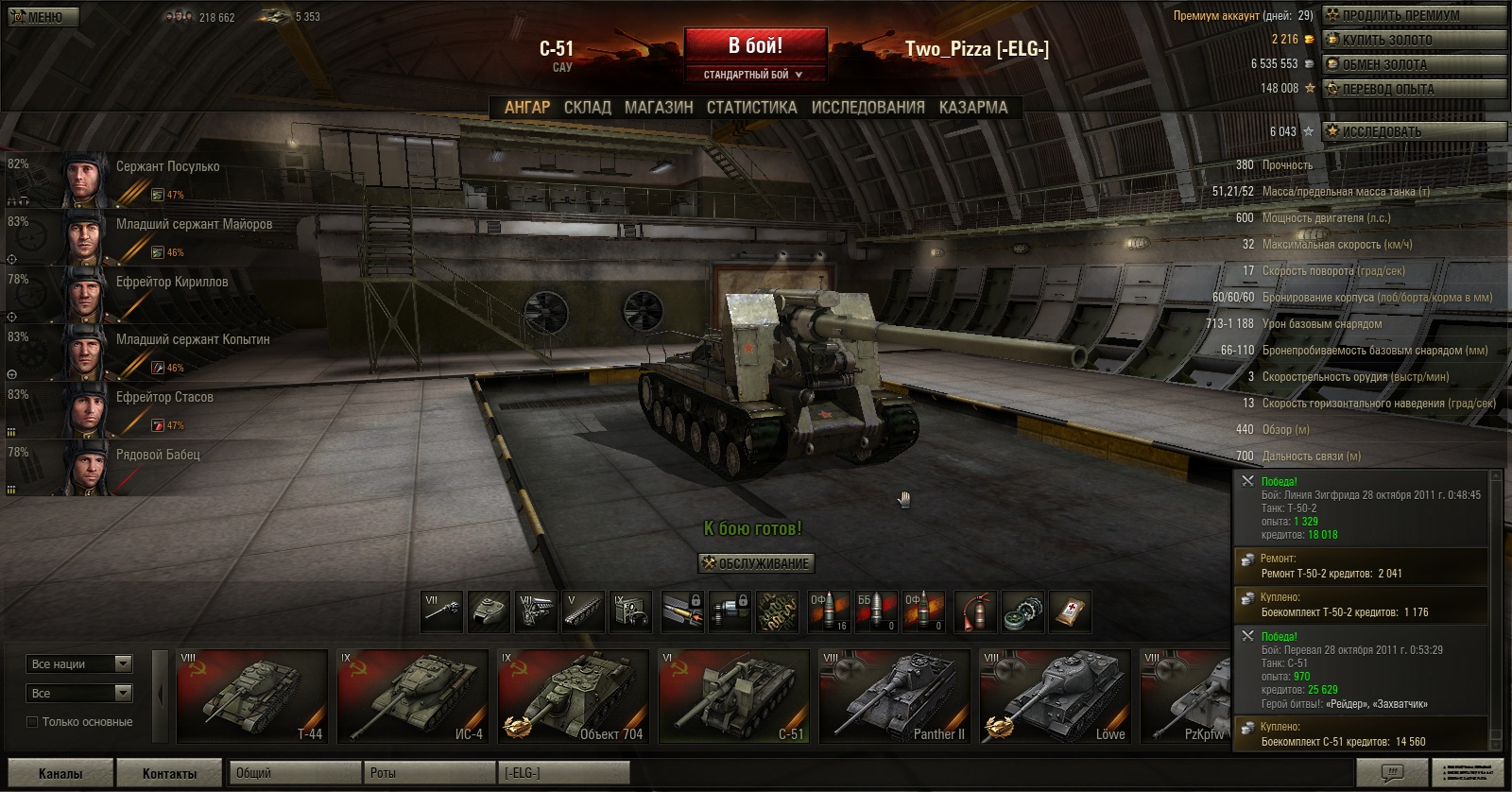Toggle the Только основные checkbox
Image resolution: width=1512 pixels, height=792 pixels.
pyautogui.click(x=32, y=722)
